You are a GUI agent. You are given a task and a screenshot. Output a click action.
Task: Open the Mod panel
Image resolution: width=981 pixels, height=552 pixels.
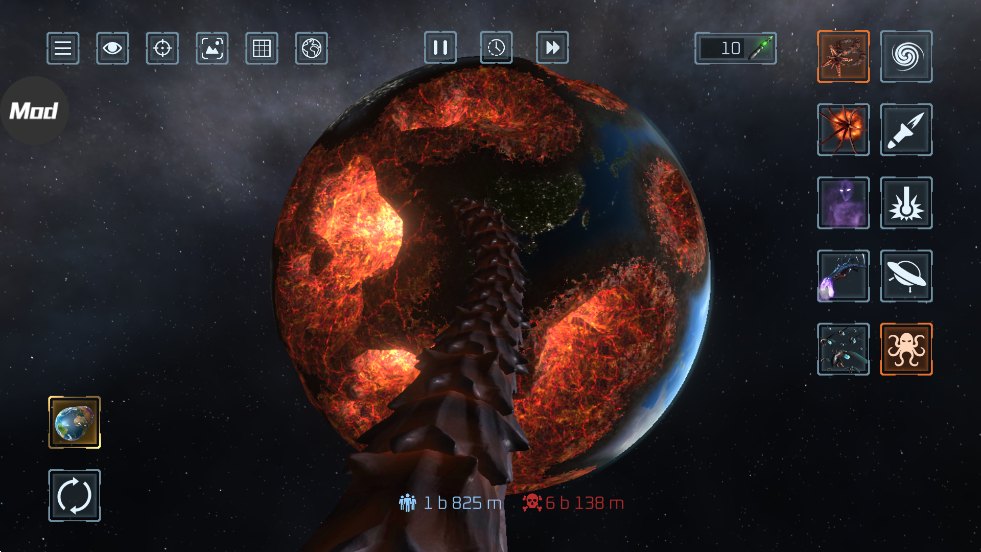[33, 110]
